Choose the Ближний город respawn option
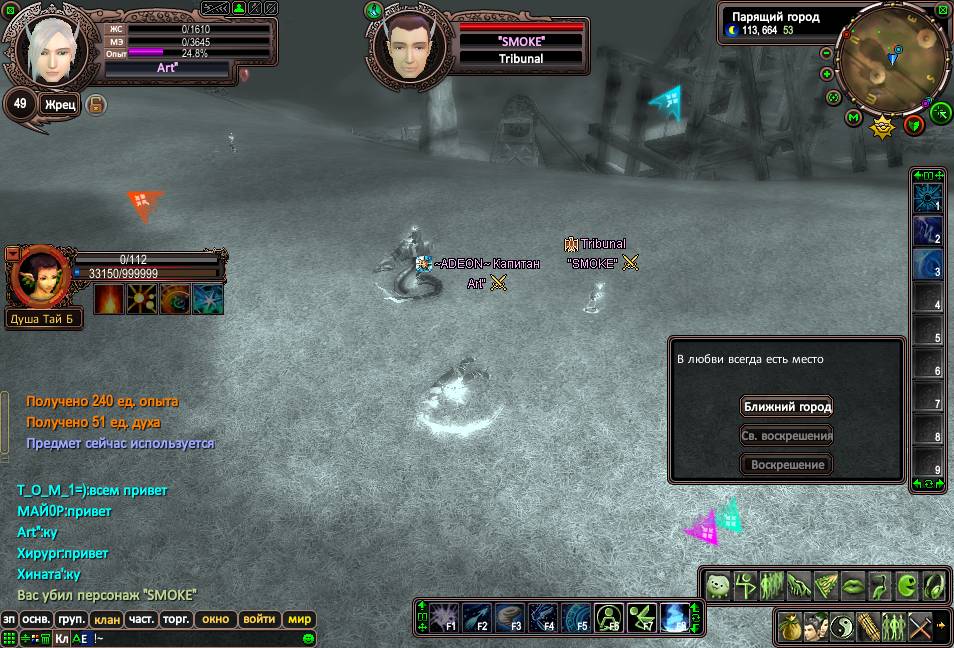Image resolution: width=954 pixels, height=648 pixels. pos(787,407)
